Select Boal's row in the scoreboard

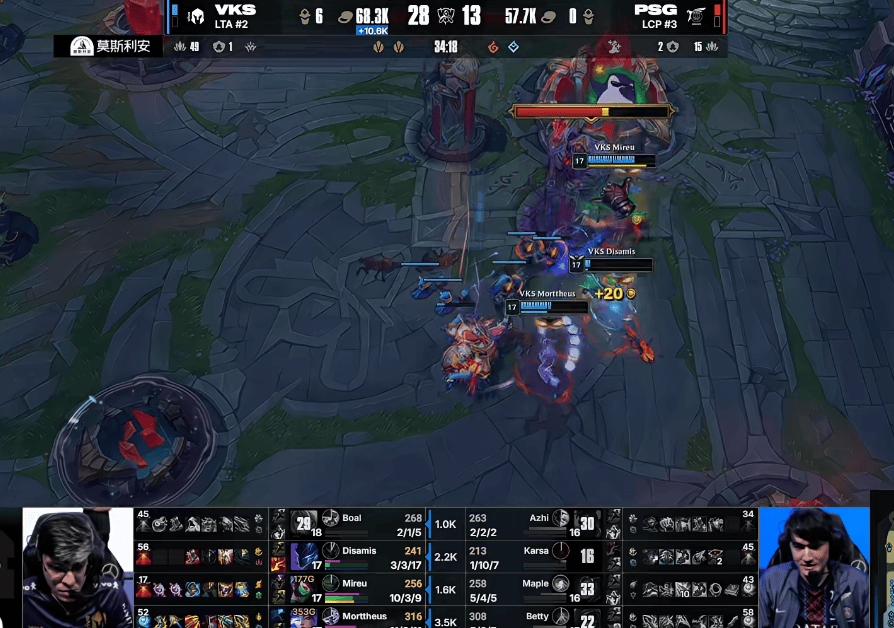(352, 519)
